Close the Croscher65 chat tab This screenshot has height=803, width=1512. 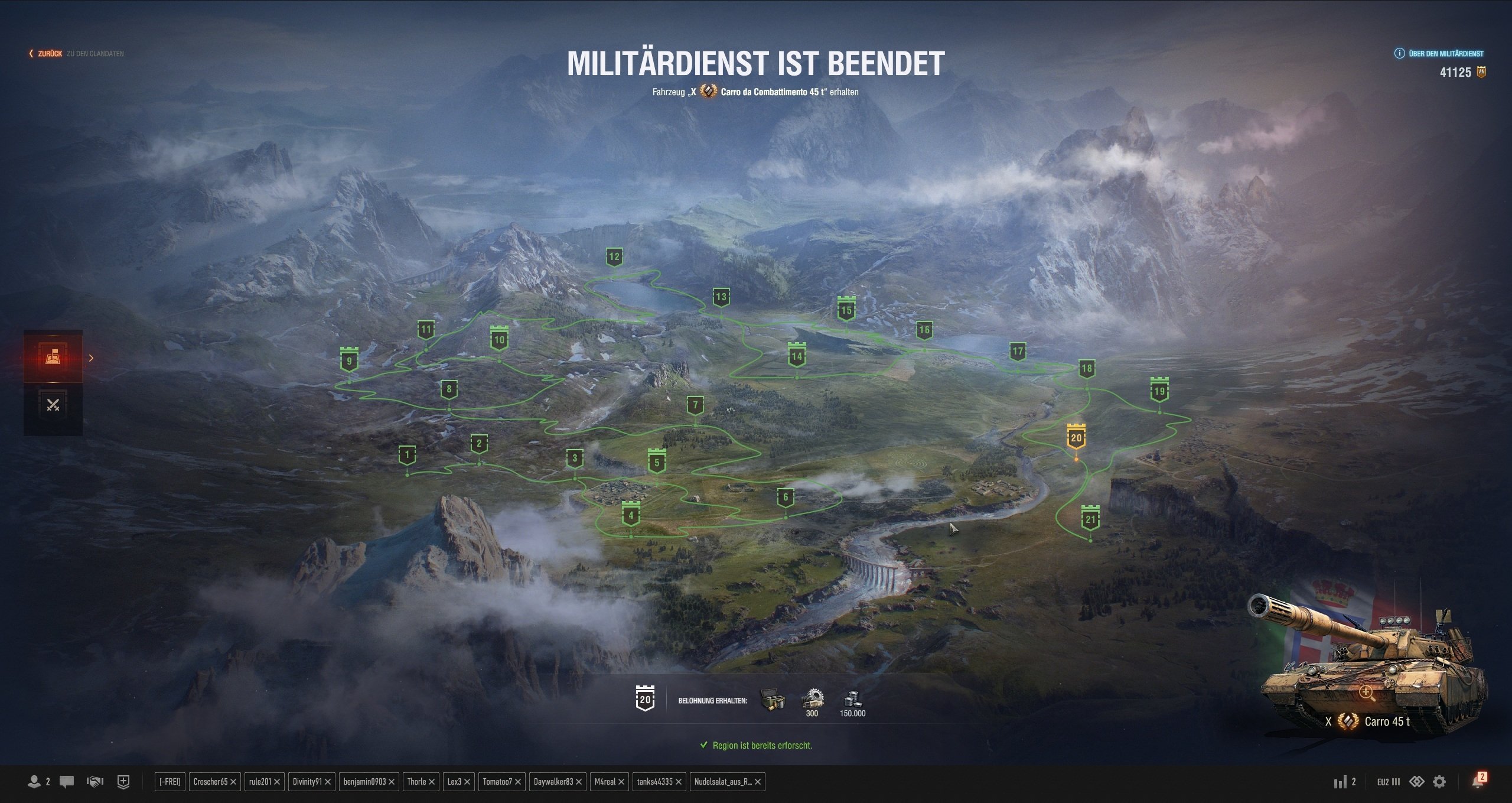(x=233, y=782)
